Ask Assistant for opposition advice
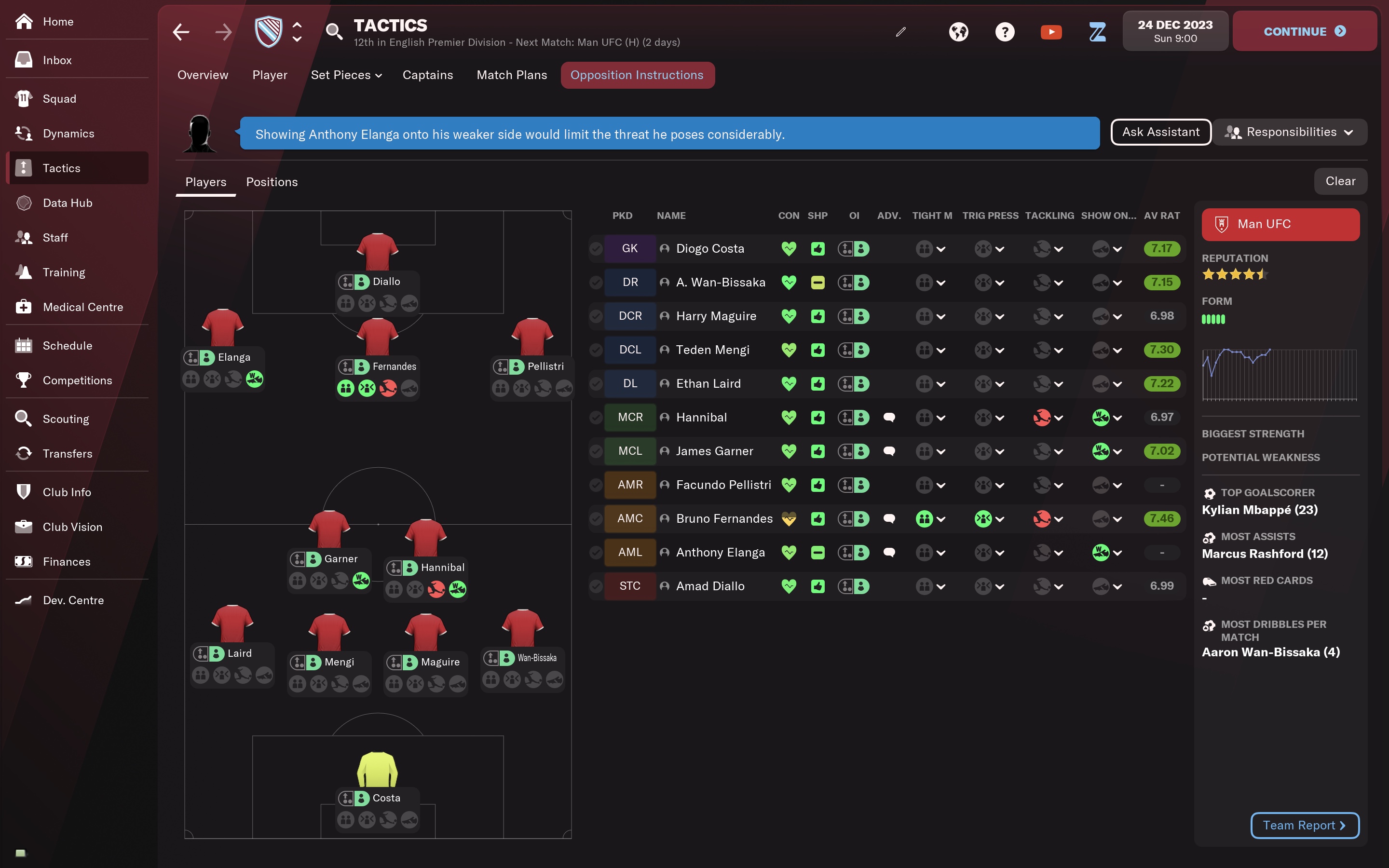Viewport: 1389px width, 868px height. pos(1160,132)
